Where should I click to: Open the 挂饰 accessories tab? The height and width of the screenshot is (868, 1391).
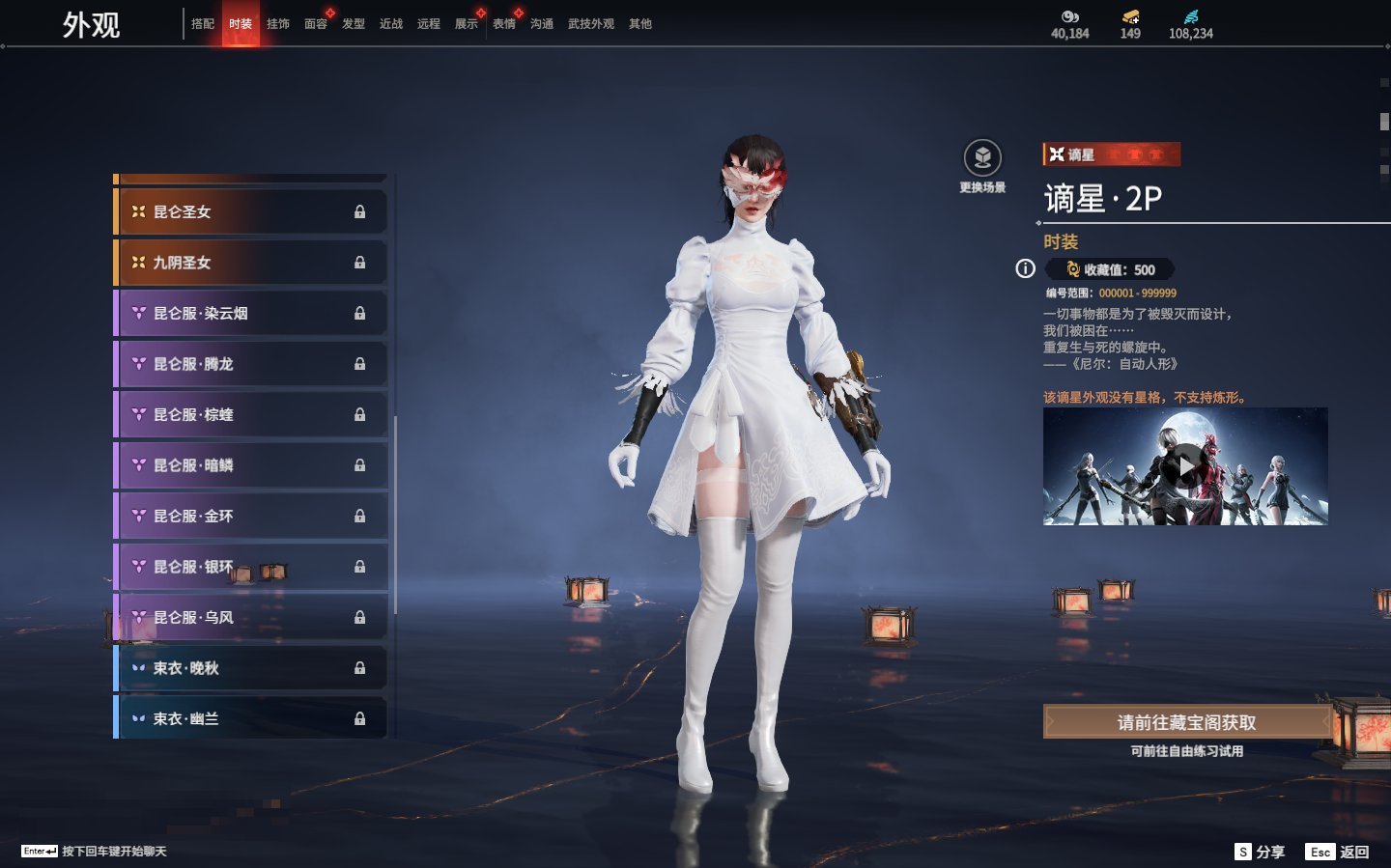coord(278,24)
